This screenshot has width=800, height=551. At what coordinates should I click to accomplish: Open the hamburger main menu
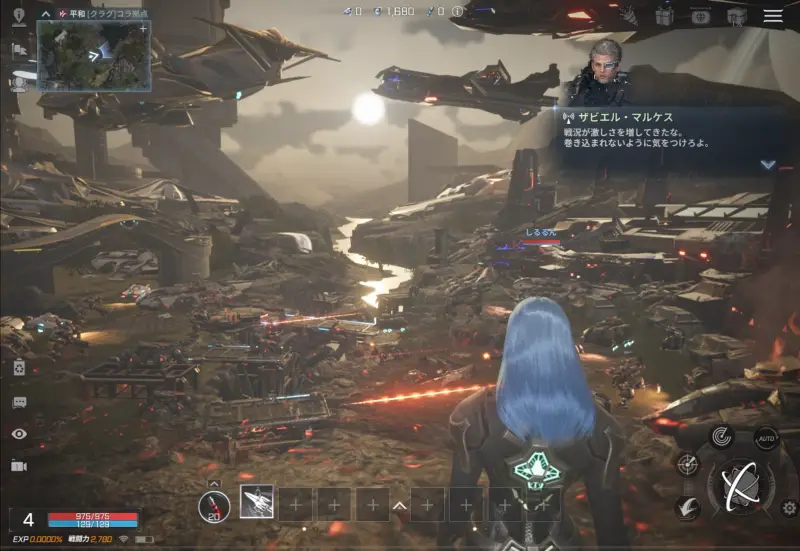773,16
